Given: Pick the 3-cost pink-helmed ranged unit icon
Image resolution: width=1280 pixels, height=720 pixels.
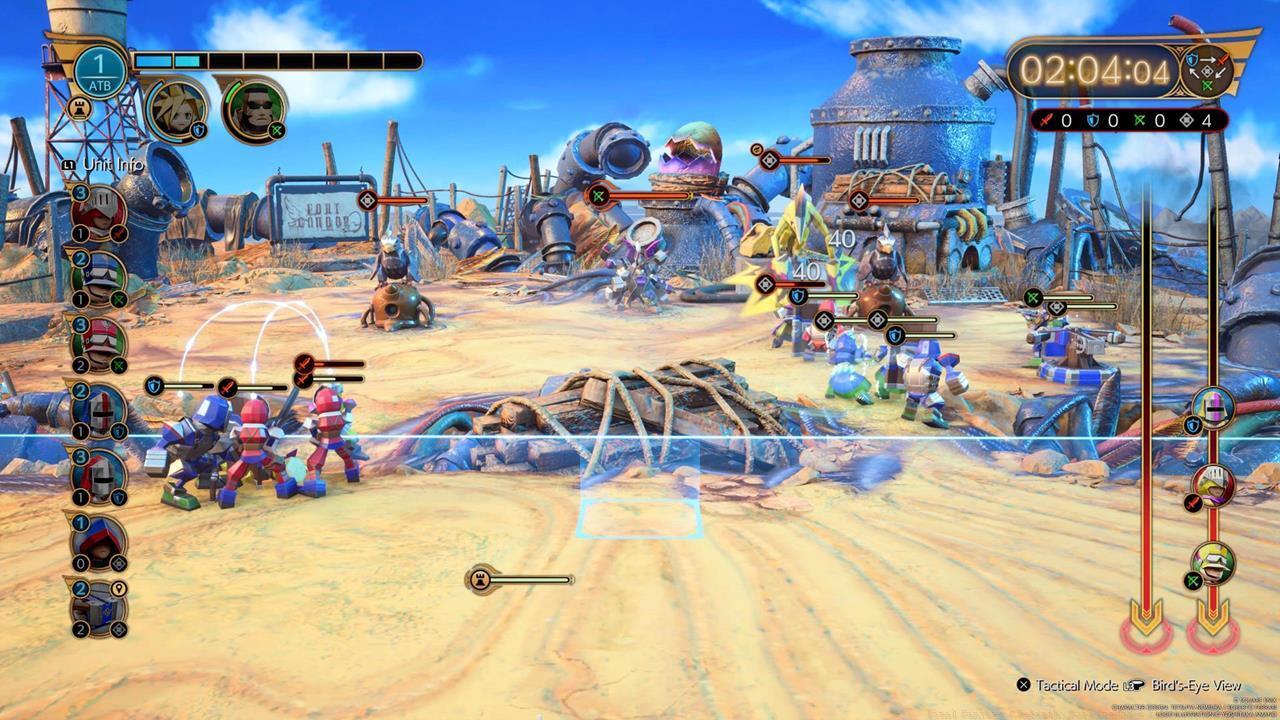Looking at the screenshot, I should click(100, 343).
